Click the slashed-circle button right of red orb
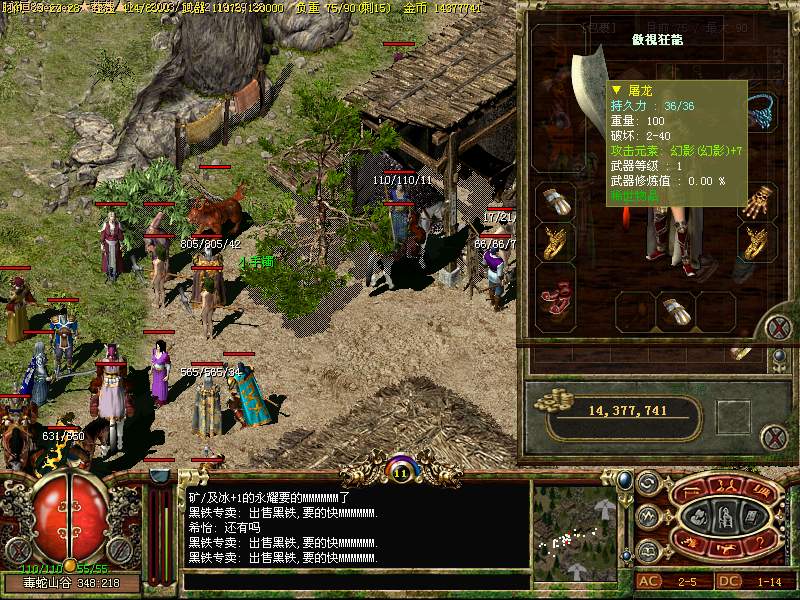 [x=119, y=549]
